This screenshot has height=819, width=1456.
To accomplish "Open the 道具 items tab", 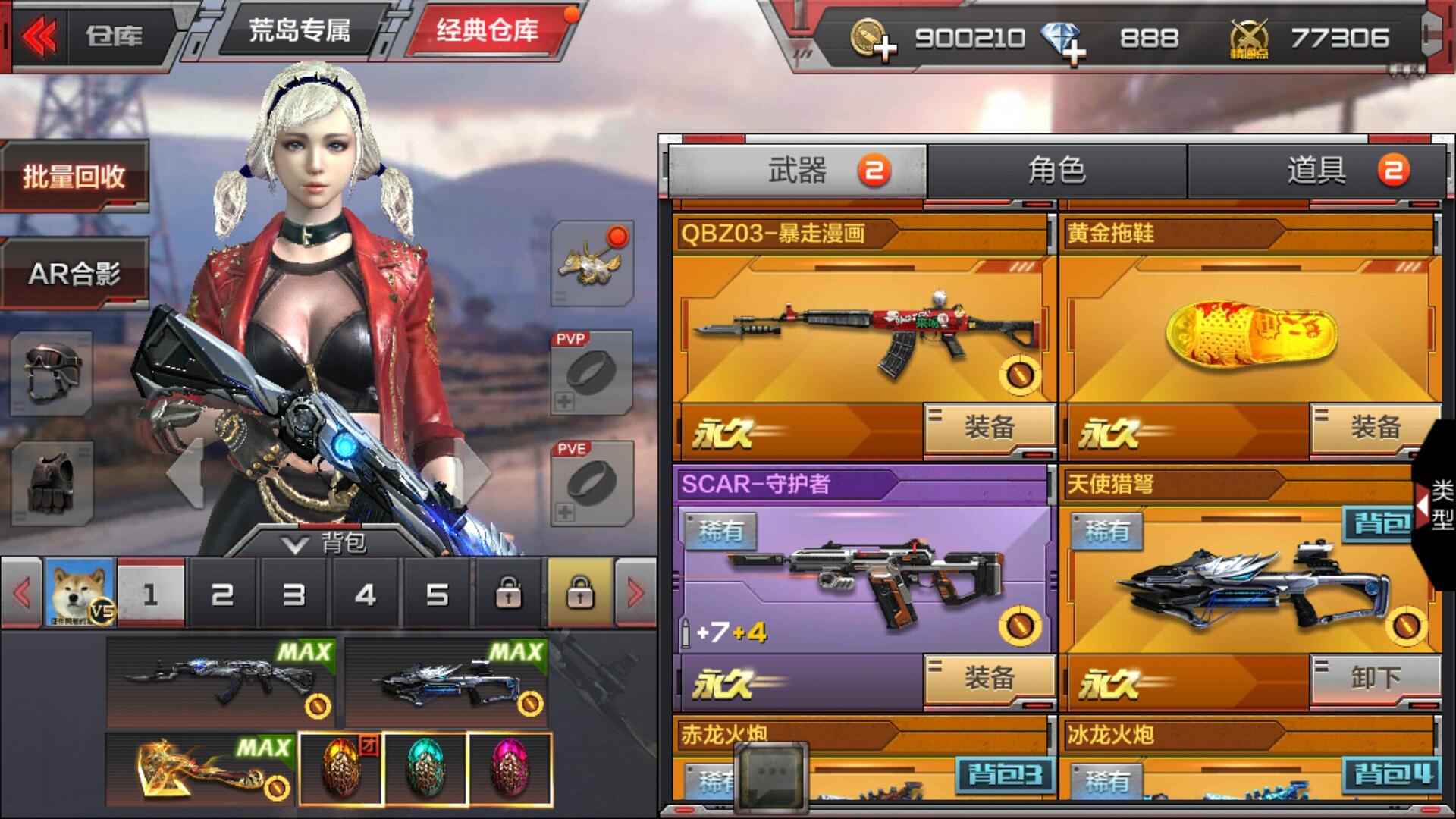I will (1316, 171).
